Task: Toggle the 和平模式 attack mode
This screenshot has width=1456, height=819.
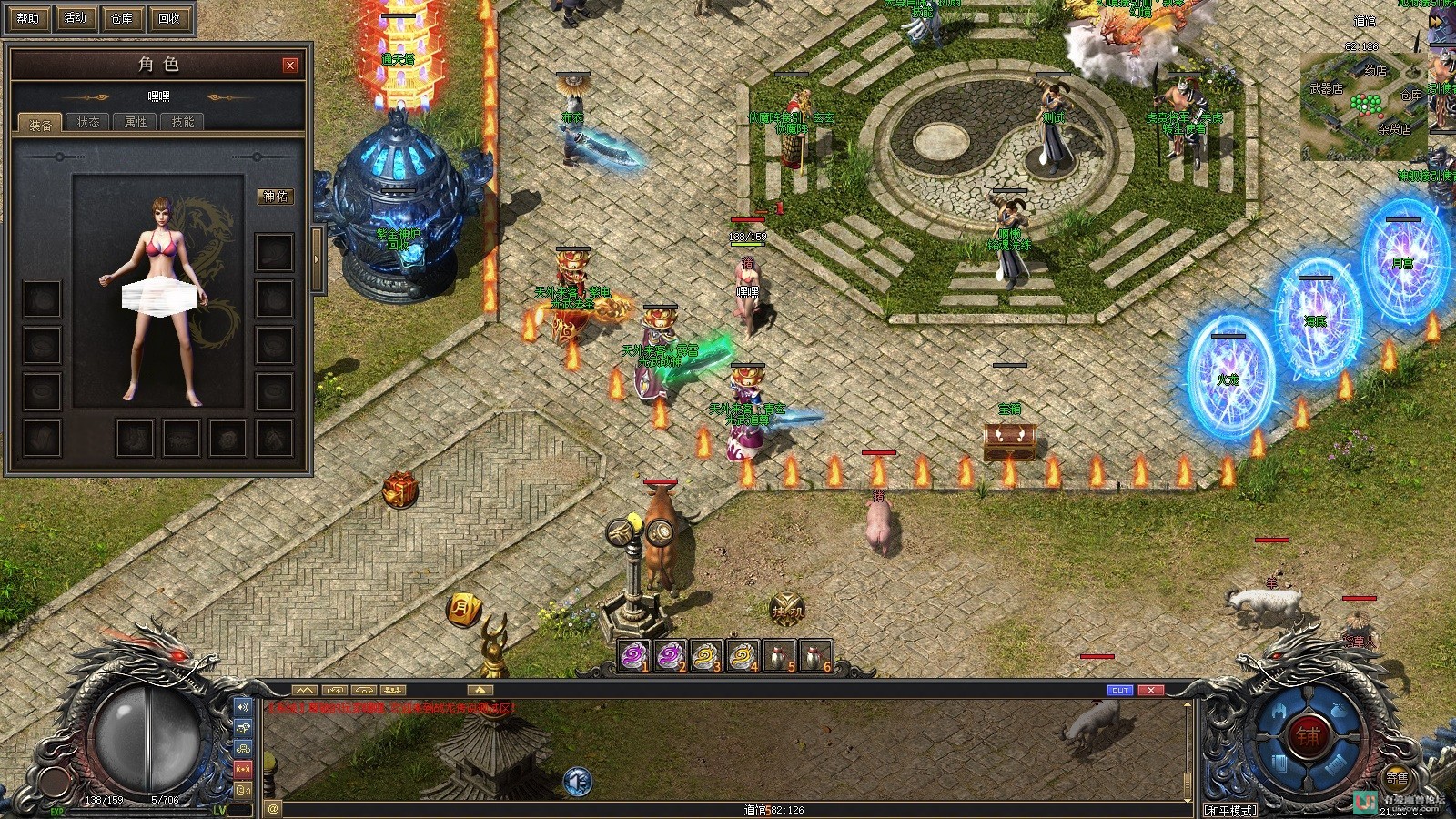Action: point(1230,810)
